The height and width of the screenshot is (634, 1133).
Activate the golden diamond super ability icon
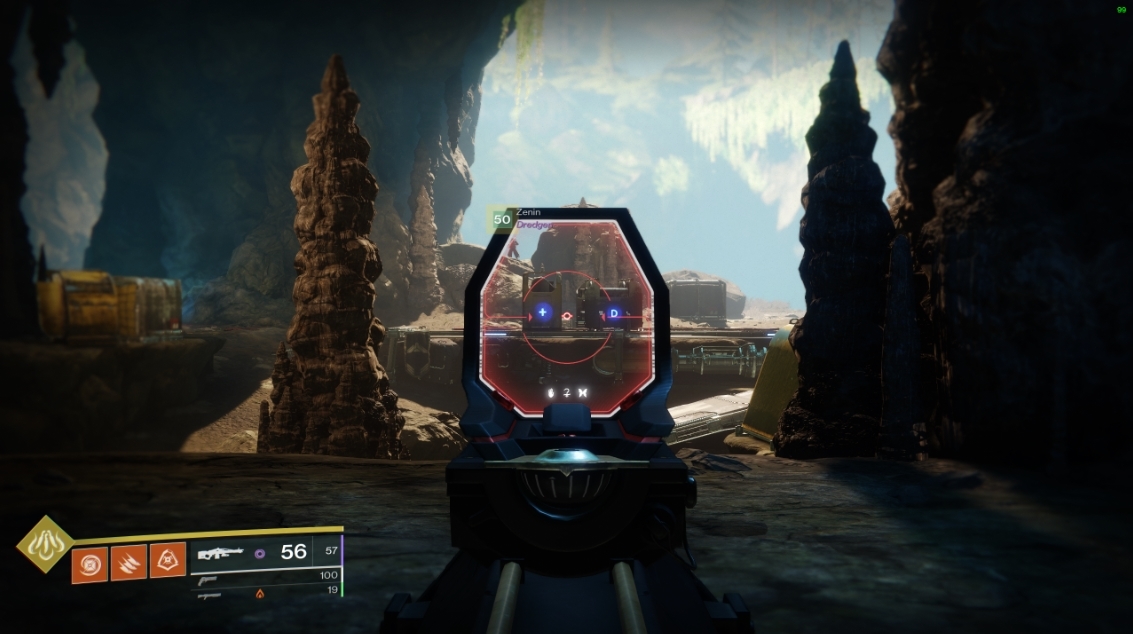click(x=42, y=544)
